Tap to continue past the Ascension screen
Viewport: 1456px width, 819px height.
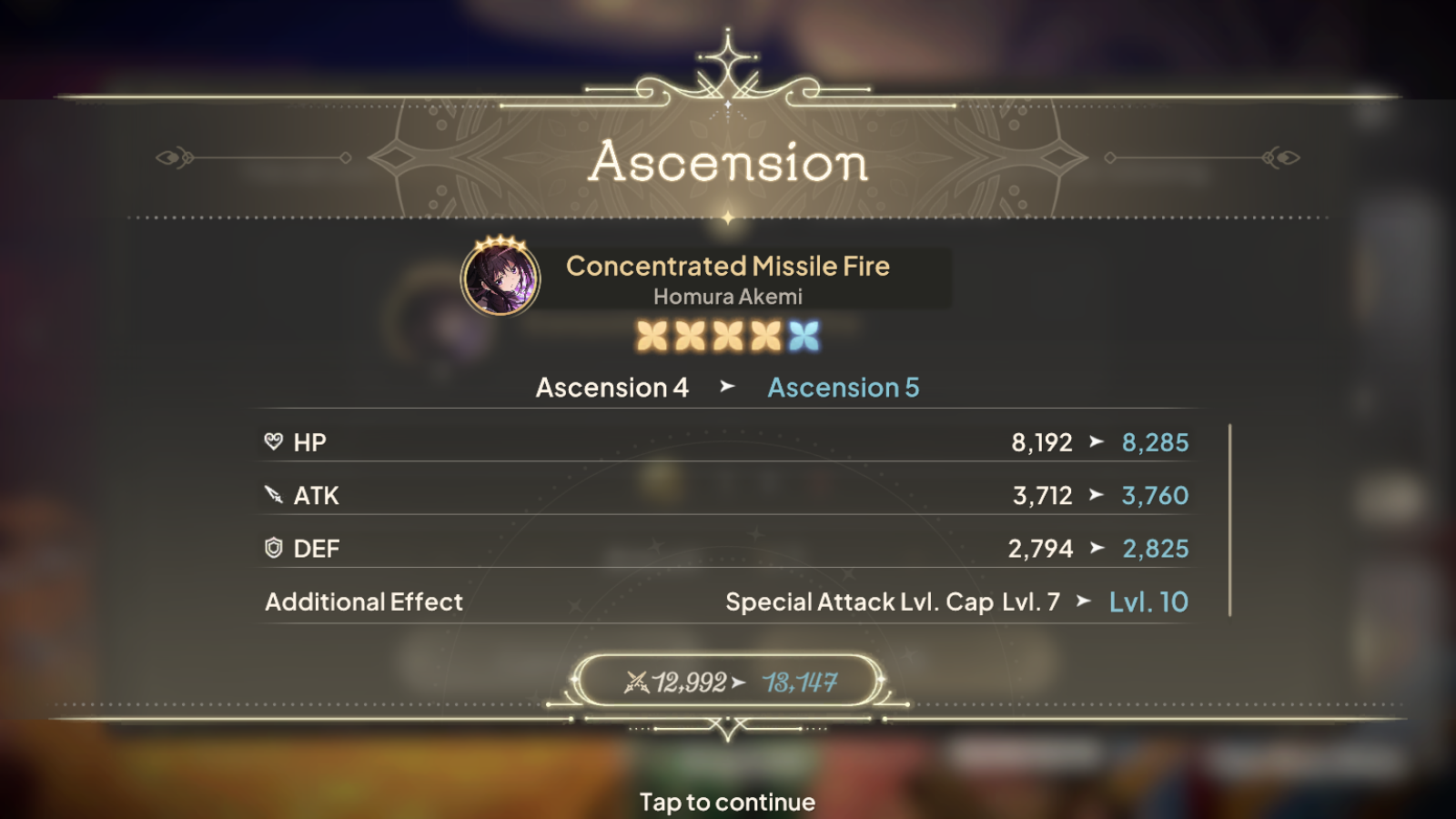click(727, 801)
